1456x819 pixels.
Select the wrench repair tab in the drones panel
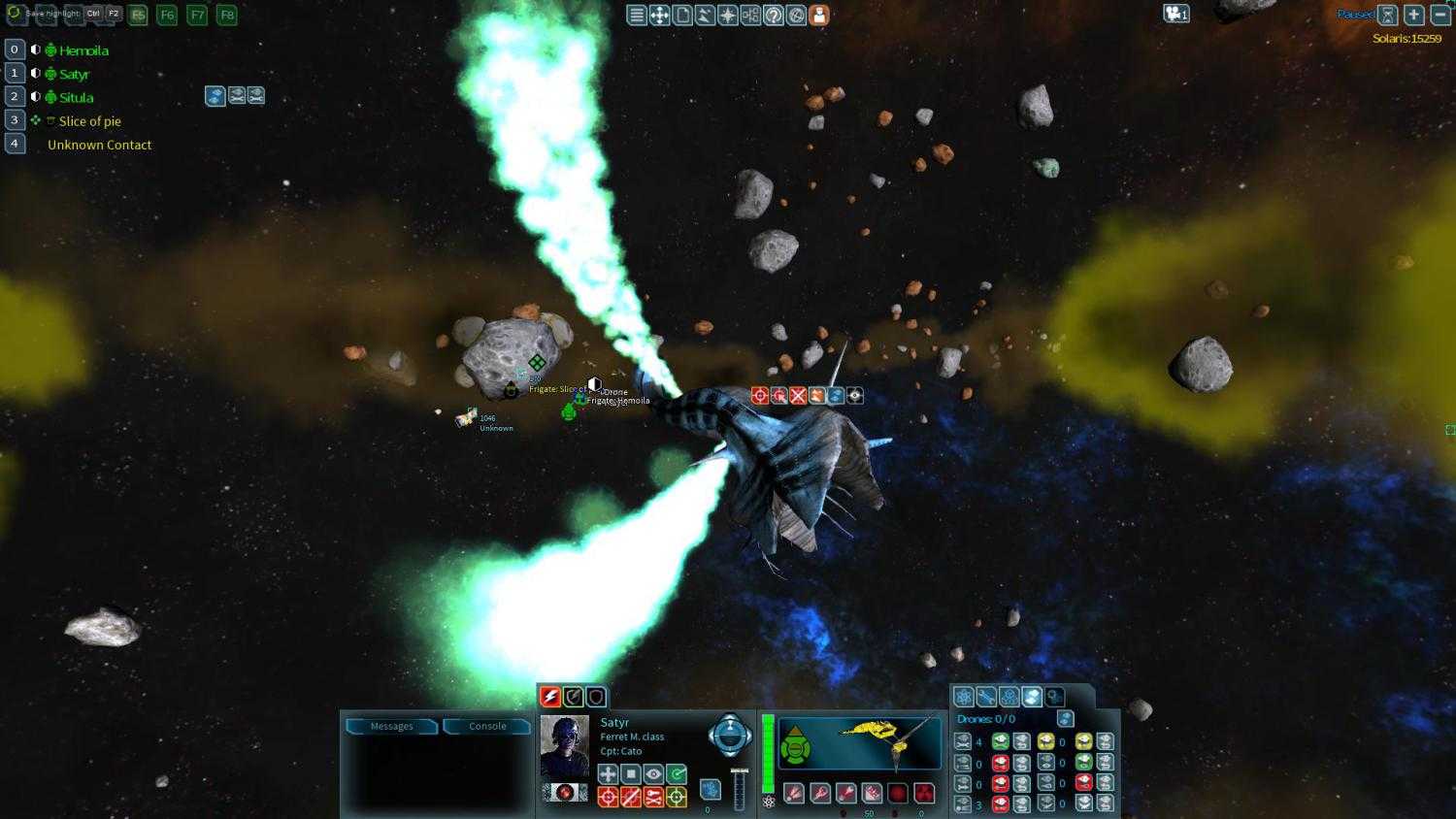pos(984,697)
